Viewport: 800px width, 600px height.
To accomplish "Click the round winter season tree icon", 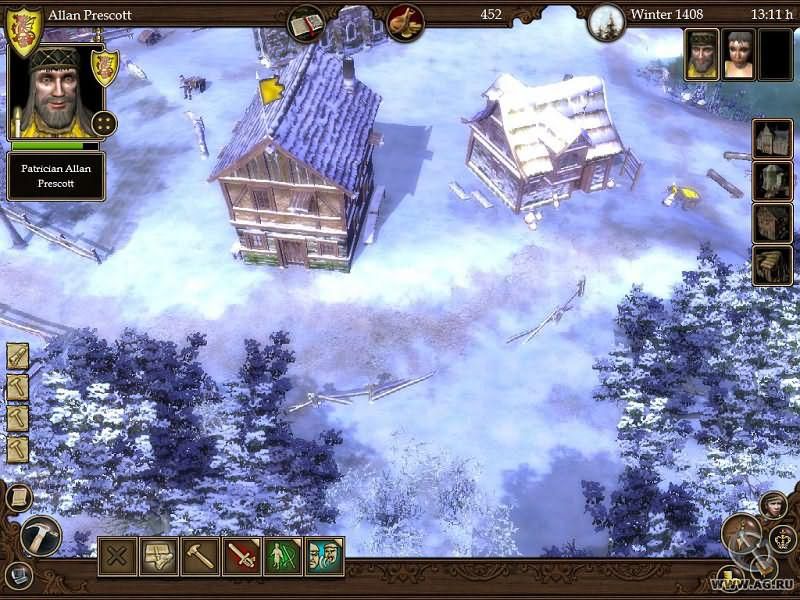I will pyautogui.click(x=606, y=21).
